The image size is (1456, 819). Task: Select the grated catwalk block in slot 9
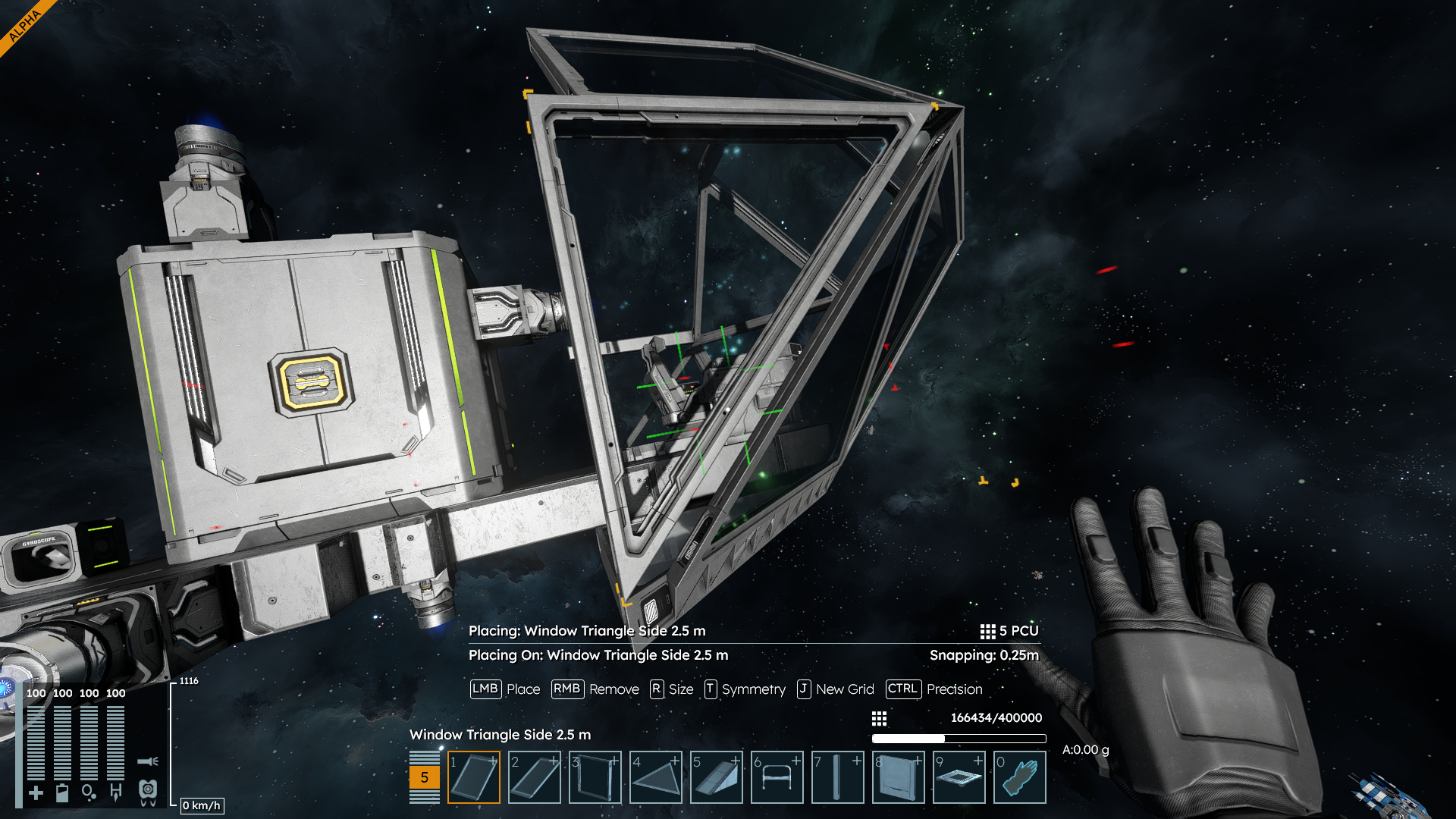(959, 777)
